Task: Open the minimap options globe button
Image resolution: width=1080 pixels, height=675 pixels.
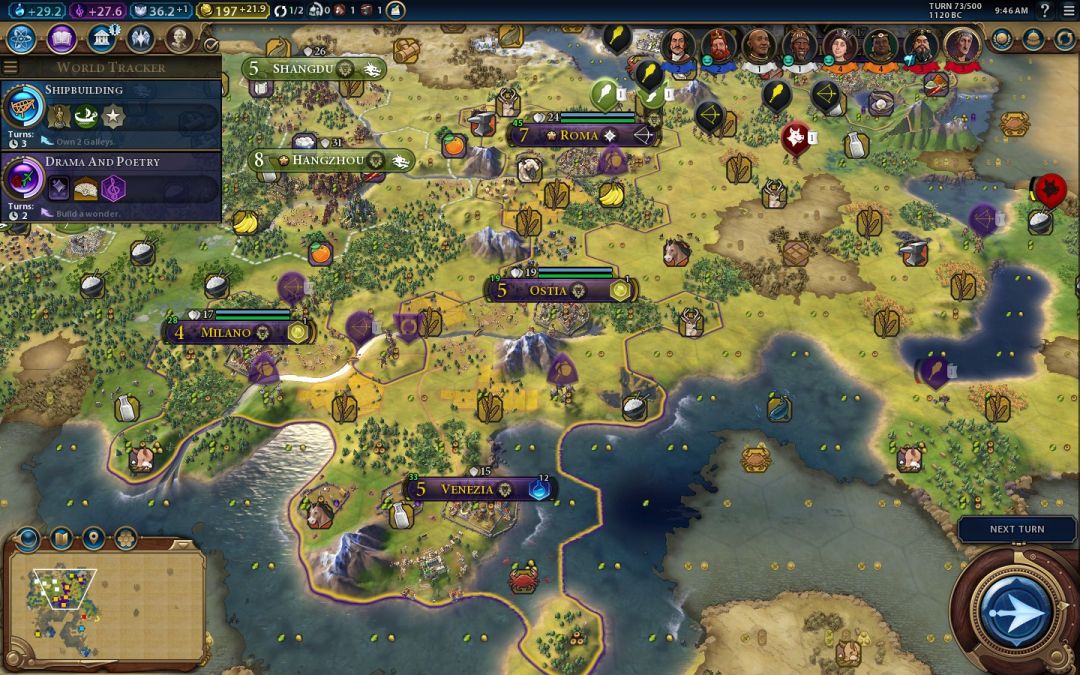Action: (28, 540)
